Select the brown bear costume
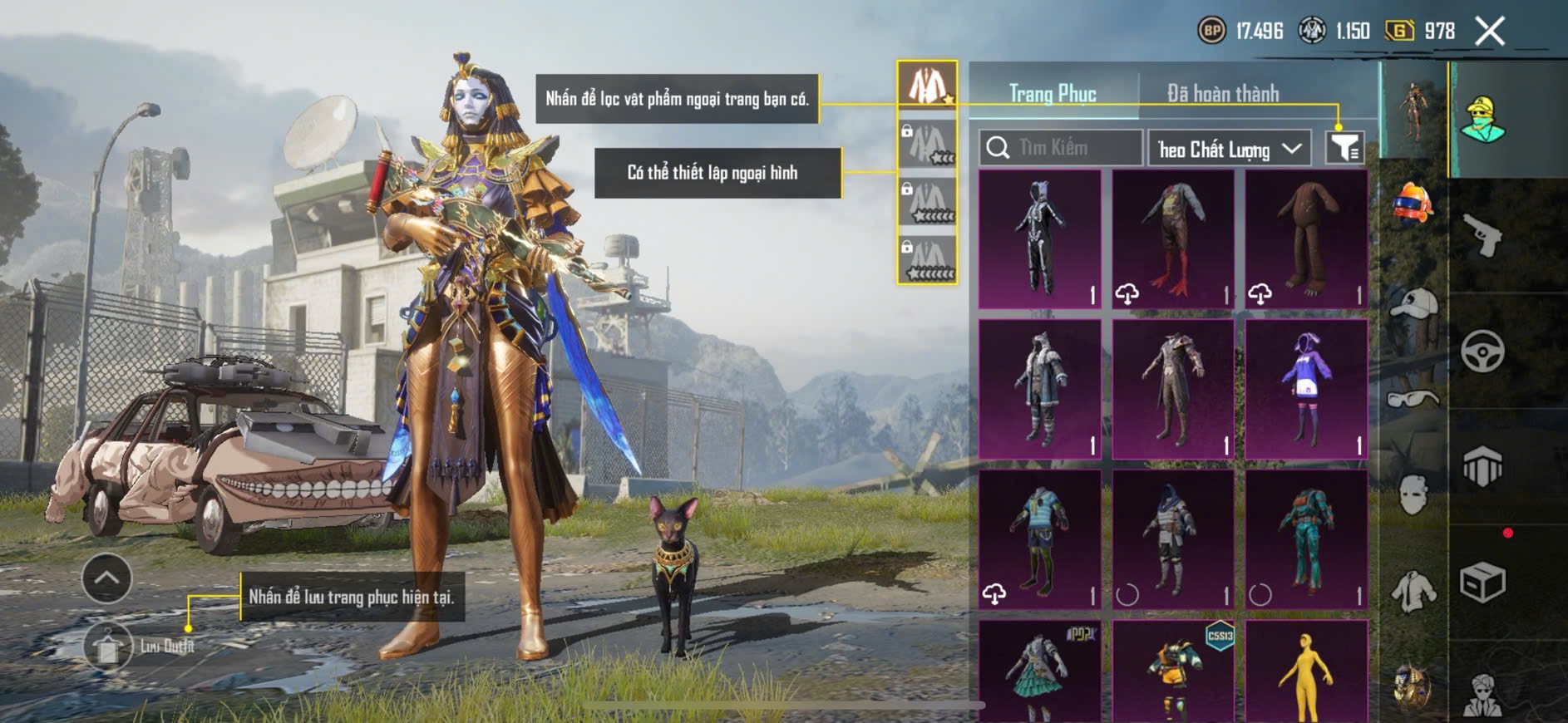Image resolution: width=1568 pixels, height=723 pixels. [x=1306, y=239]
